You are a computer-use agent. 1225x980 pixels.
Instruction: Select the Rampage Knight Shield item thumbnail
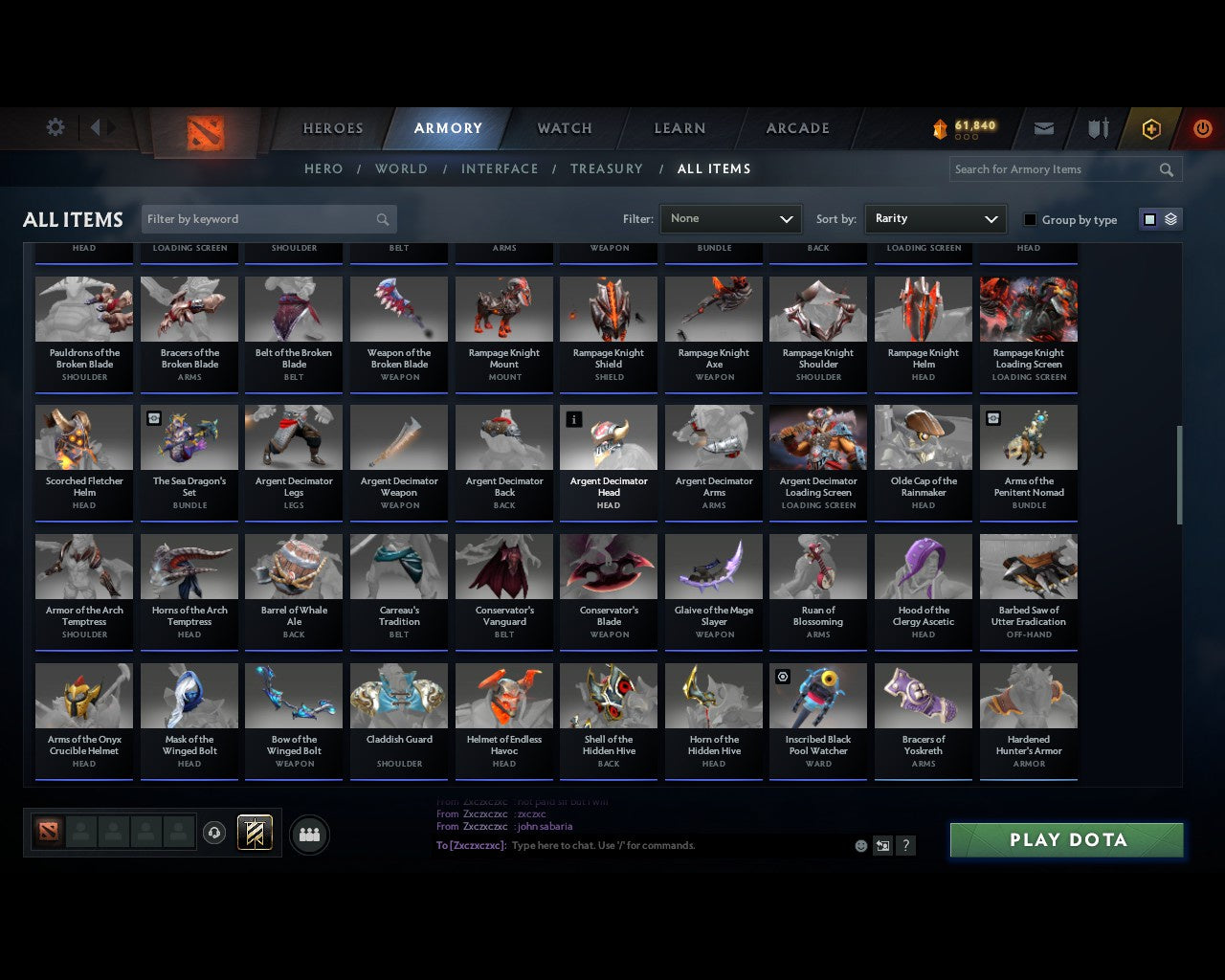point(609,308)
